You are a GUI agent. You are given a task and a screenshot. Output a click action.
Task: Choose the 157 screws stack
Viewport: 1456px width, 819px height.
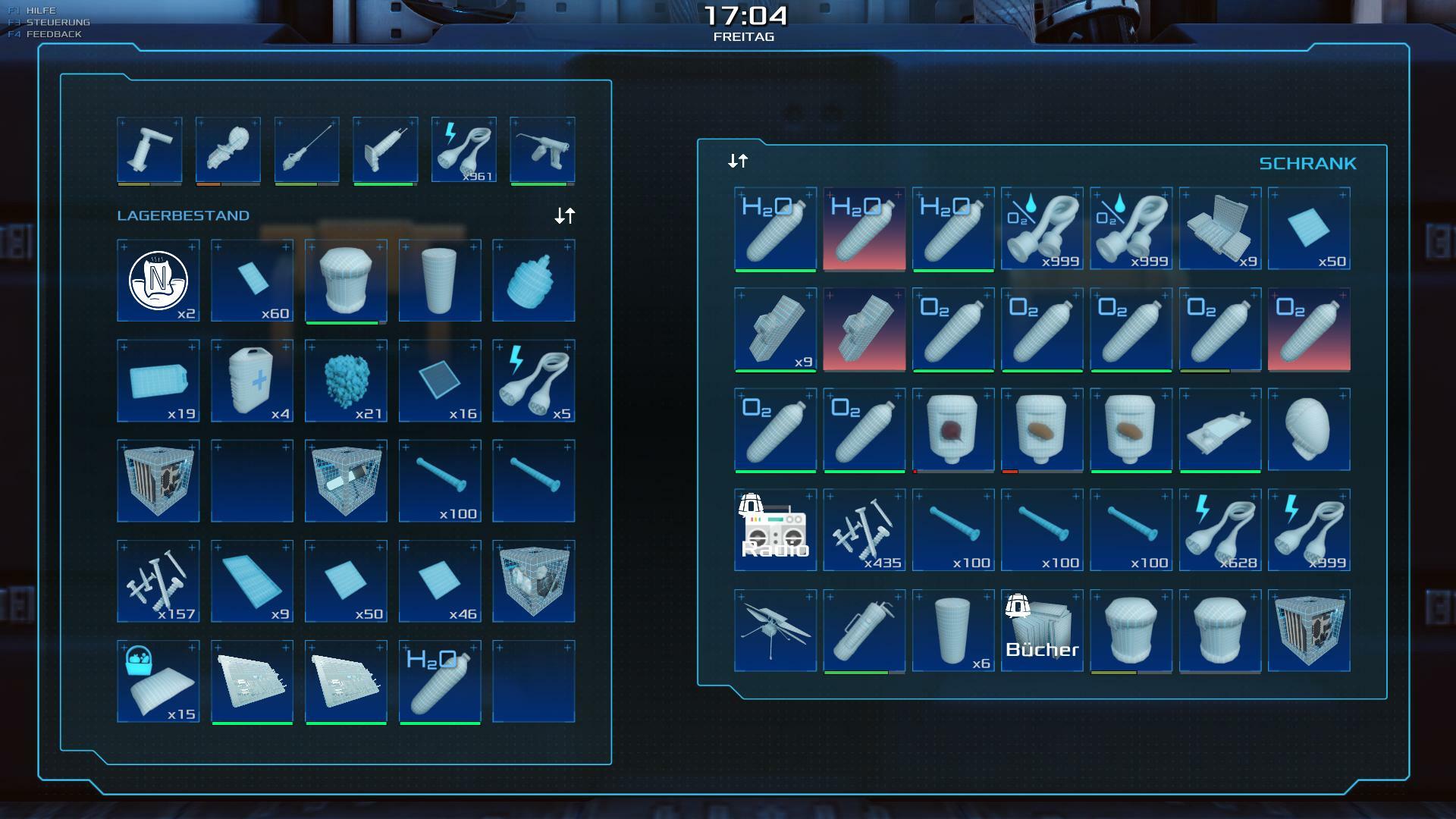tap(158, 581)
